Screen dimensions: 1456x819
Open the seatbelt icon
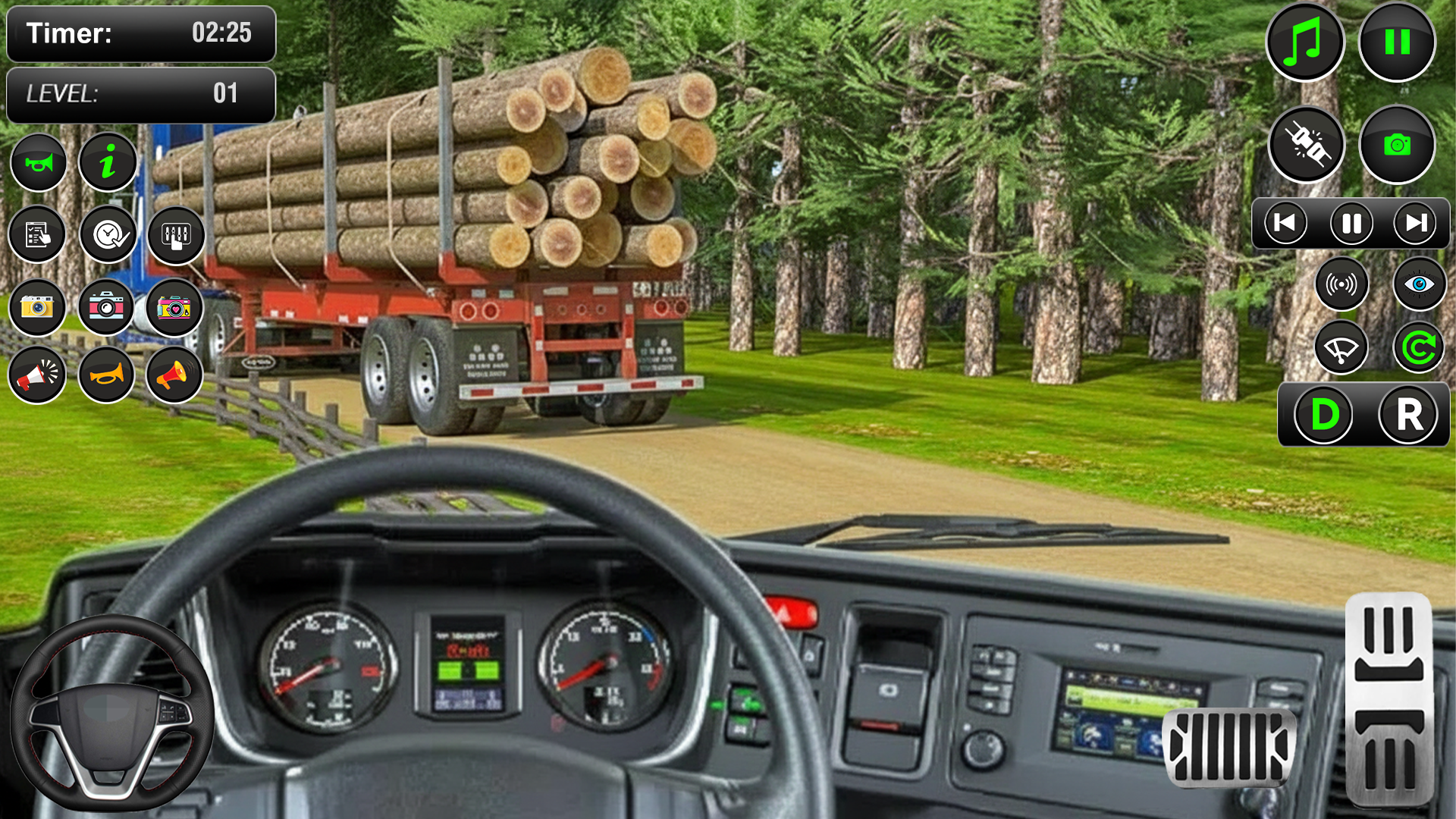click(x=1307, y=145)
